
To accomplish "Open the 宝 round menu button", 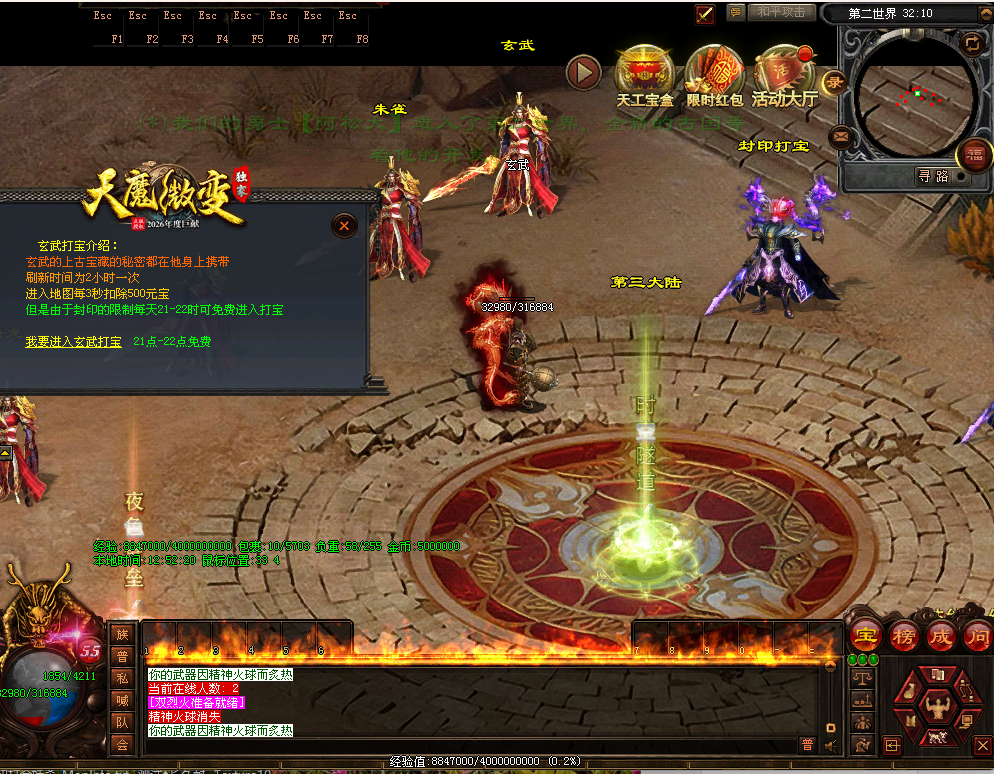I will [865, 635].
